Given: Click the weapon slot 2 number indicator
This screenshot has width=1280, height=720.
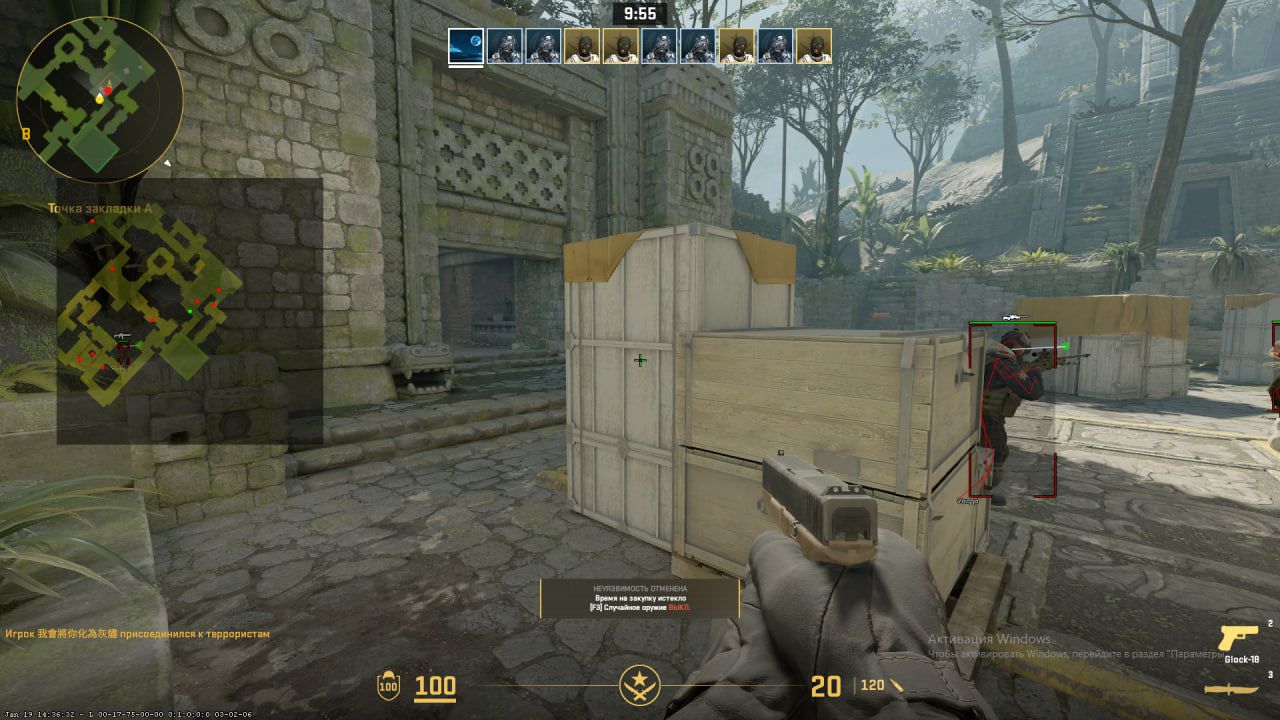Looking at the screenshot, I should point(1270,623).
